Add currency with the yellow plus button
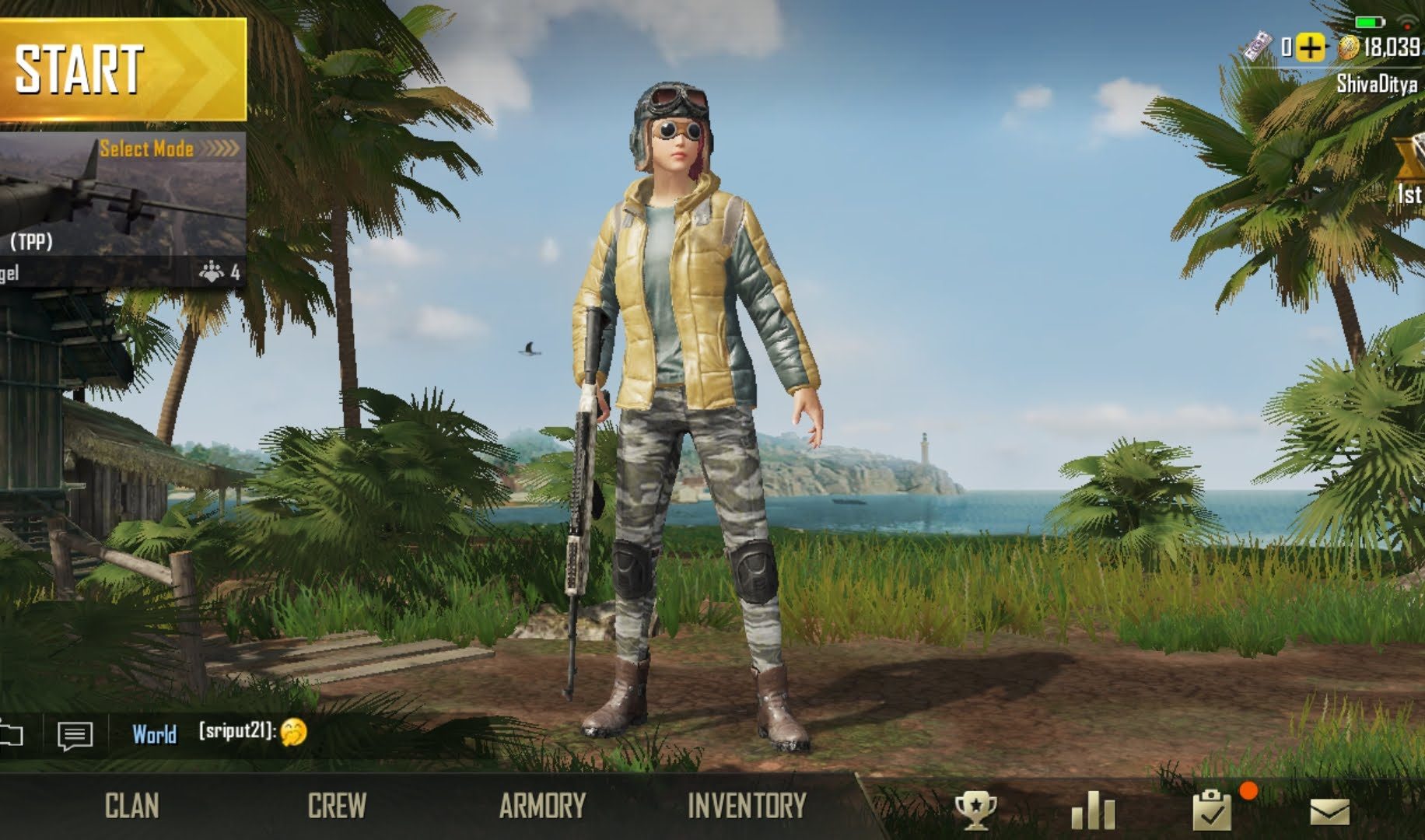Image resolution: width=1425 pixels, height=840 pixels. (1310, 48)
